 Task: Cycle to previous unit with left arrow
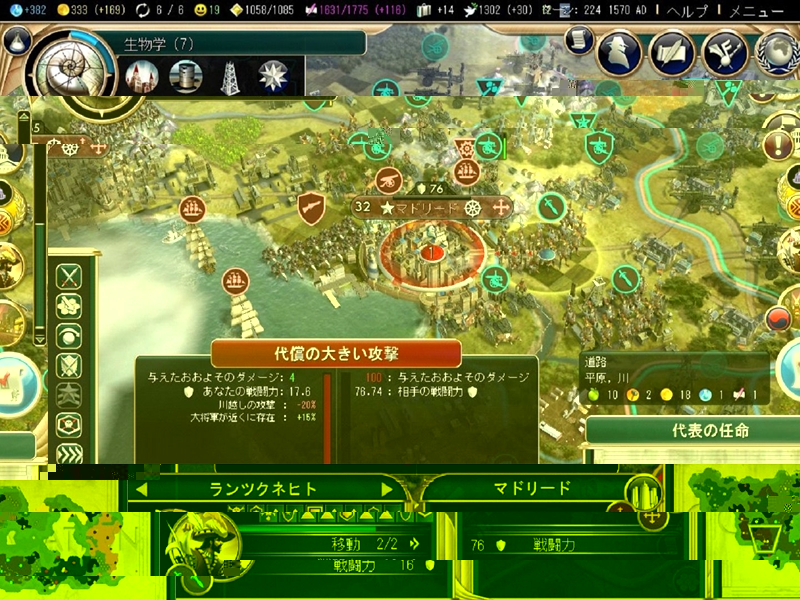(143, 489)
